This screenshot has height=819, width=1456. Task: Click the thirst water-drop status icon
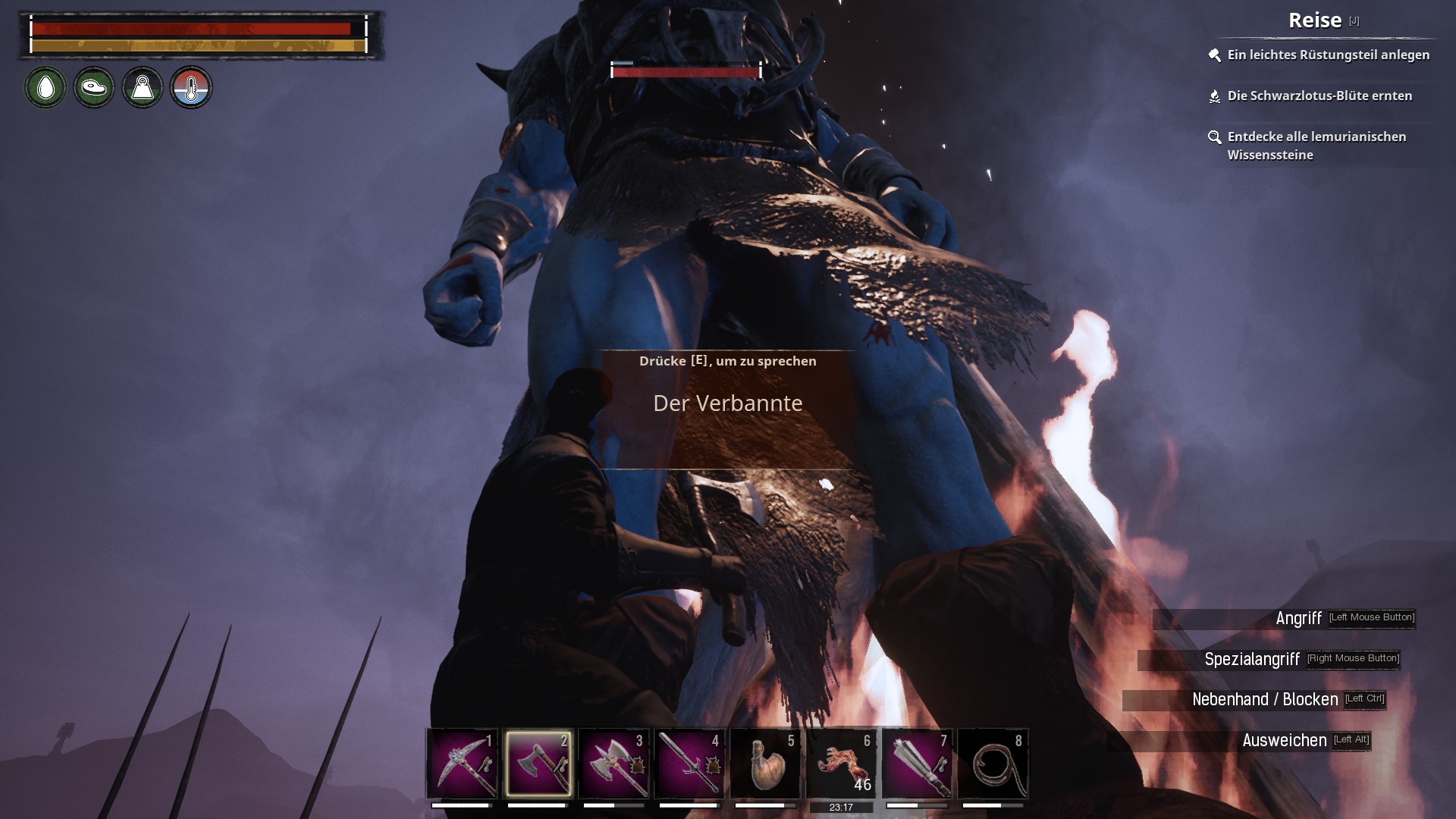[45, 87]
